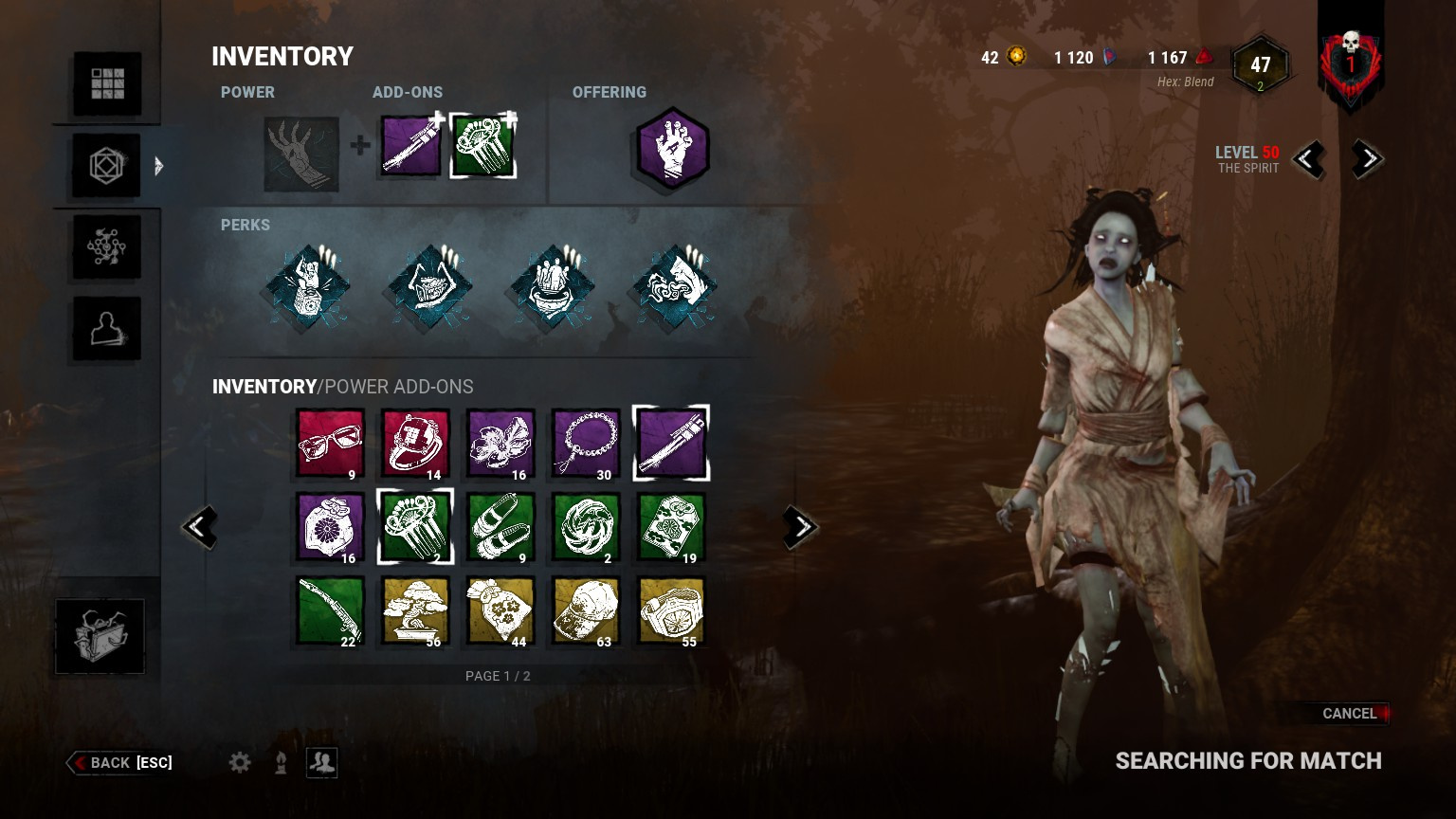This screenshot has height=819, width=1456.
Task: Open the bloodweb tab
Action: (x=107, y=247)
